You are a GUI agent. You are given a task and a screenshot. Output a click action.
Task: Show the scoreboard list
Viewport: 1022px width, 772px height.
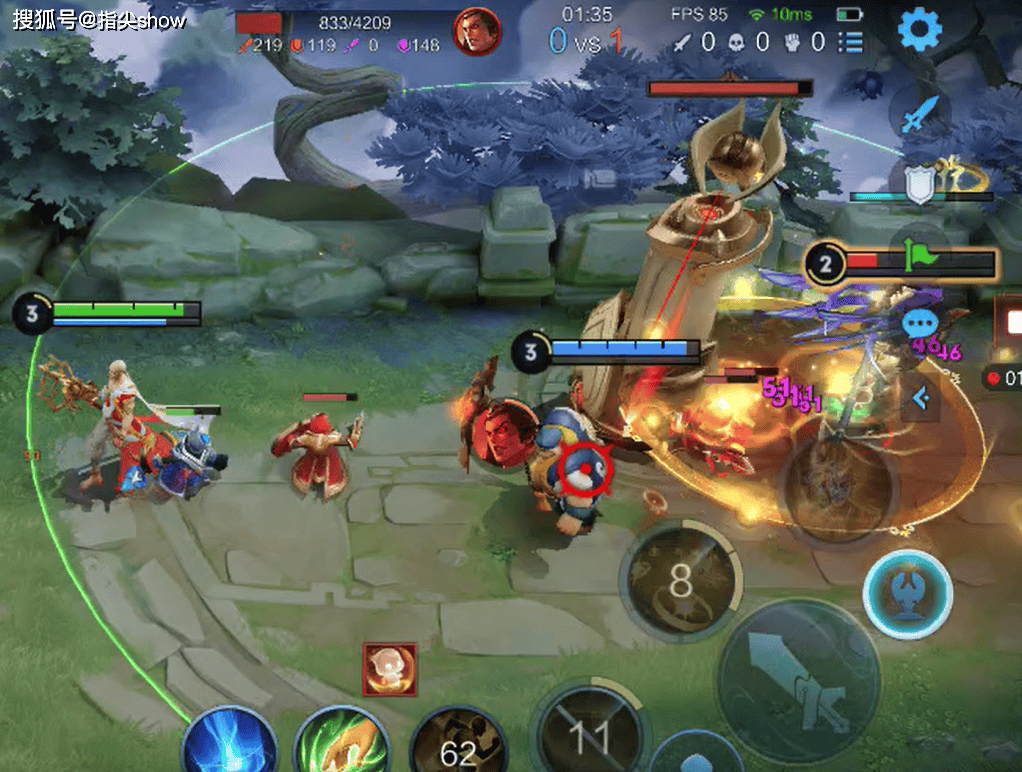tap(851, 42)
